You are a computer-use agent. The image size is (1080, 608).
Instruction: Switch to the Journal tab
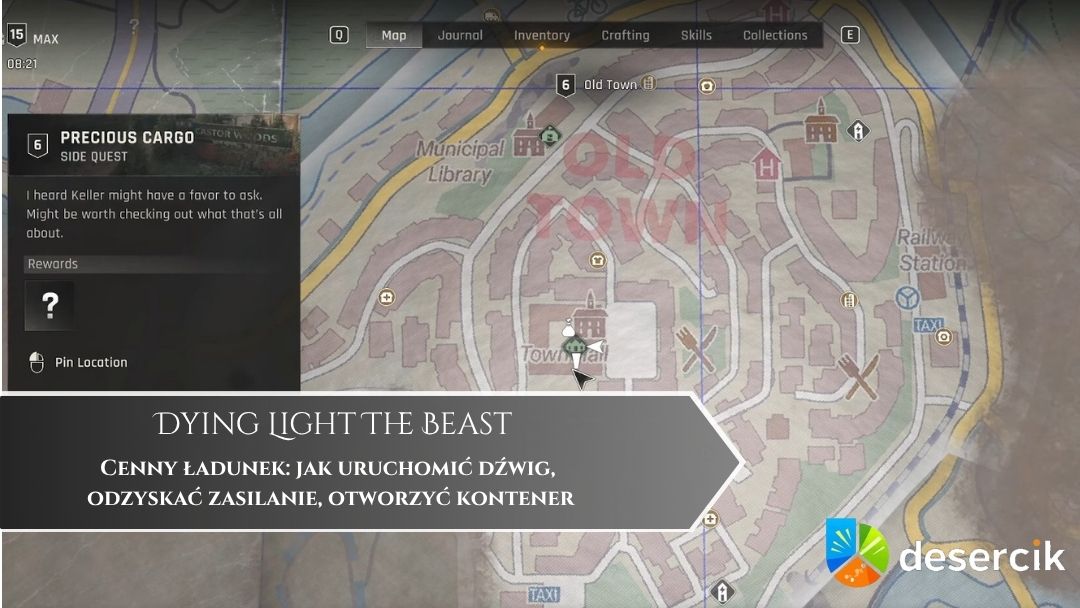click(x=460, y=35)
